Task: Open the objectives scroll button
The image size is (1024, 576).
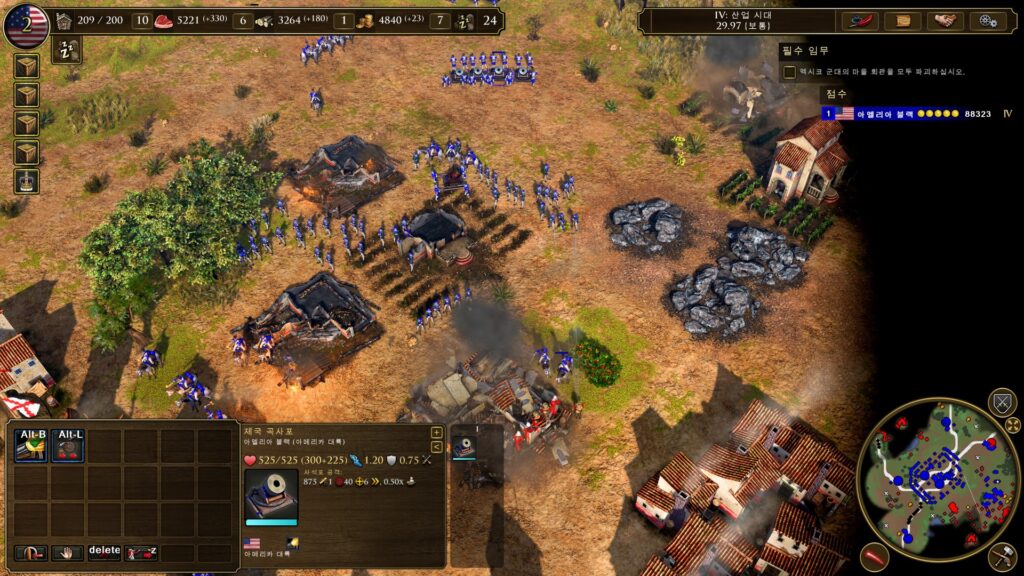Action: click(x=903, y=20)
